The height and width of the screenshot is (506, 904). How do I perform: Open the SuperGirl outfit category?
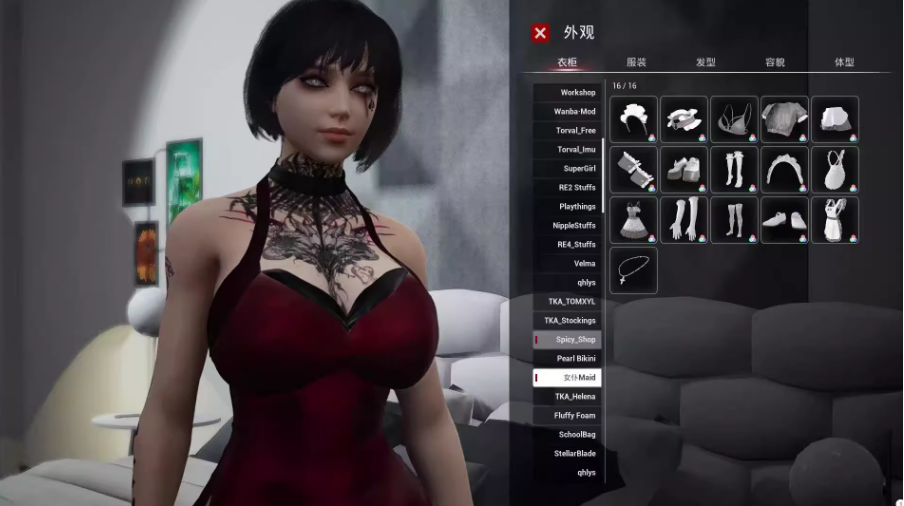pos(568,169)
